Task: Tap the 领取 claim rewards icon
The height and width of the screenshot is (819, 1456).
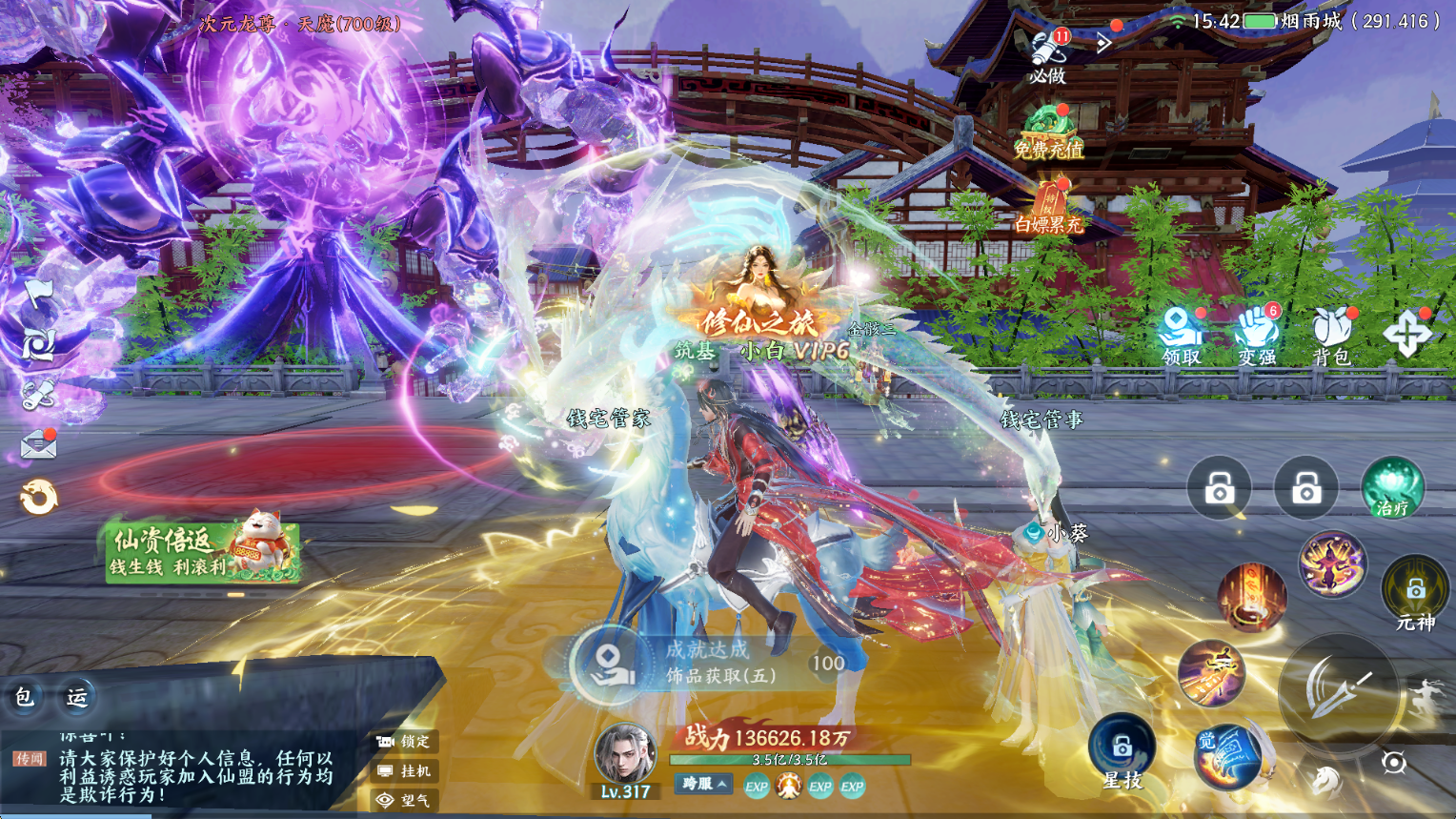Action: [x=1181, y=336]
